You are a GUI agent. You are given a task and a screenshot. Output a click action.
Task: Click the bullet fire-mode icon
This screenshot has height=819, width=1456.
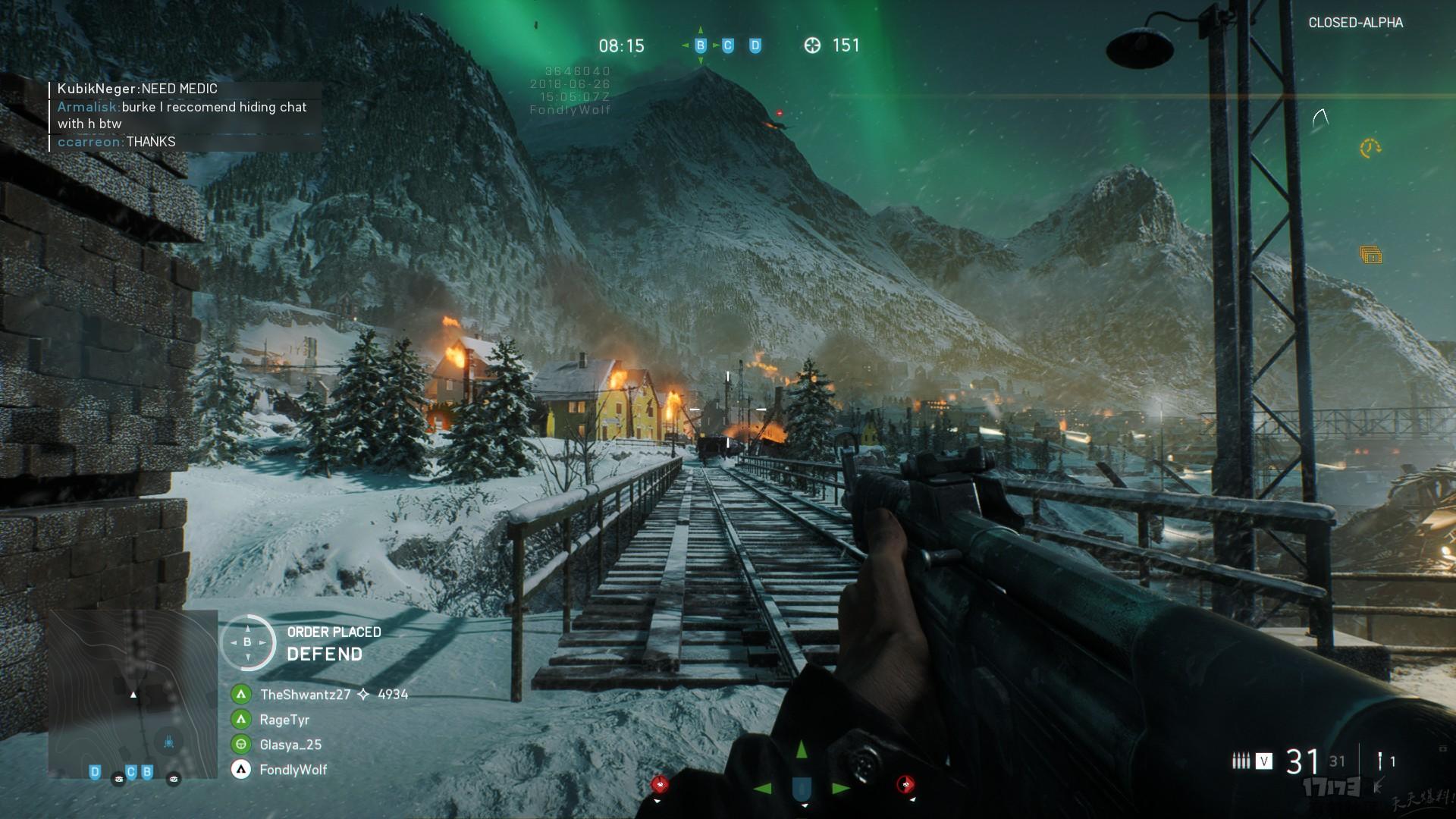1241,760
